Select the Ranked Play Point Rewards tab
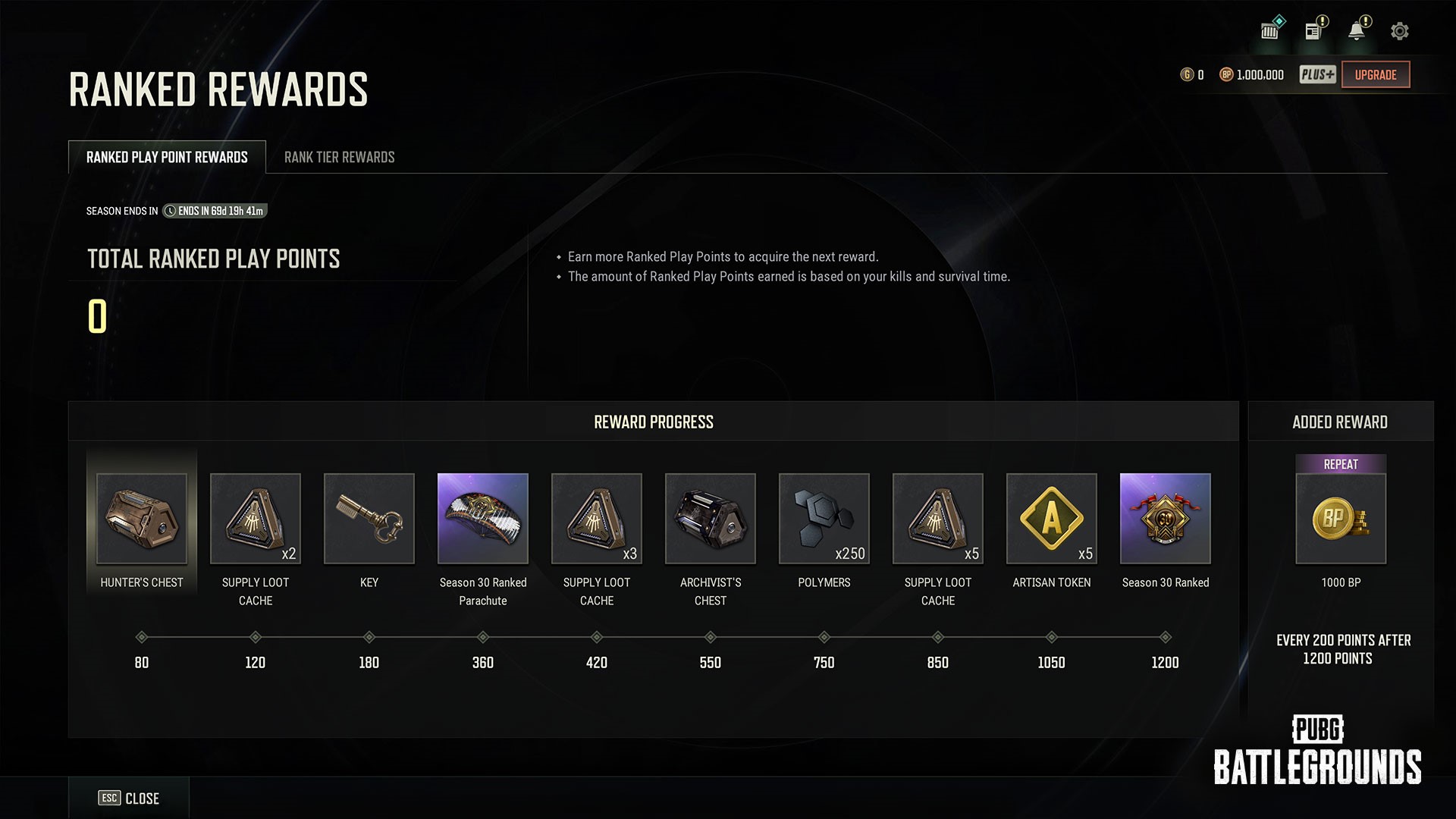Screen dimensions: 1456x819 tap(167, 157)
